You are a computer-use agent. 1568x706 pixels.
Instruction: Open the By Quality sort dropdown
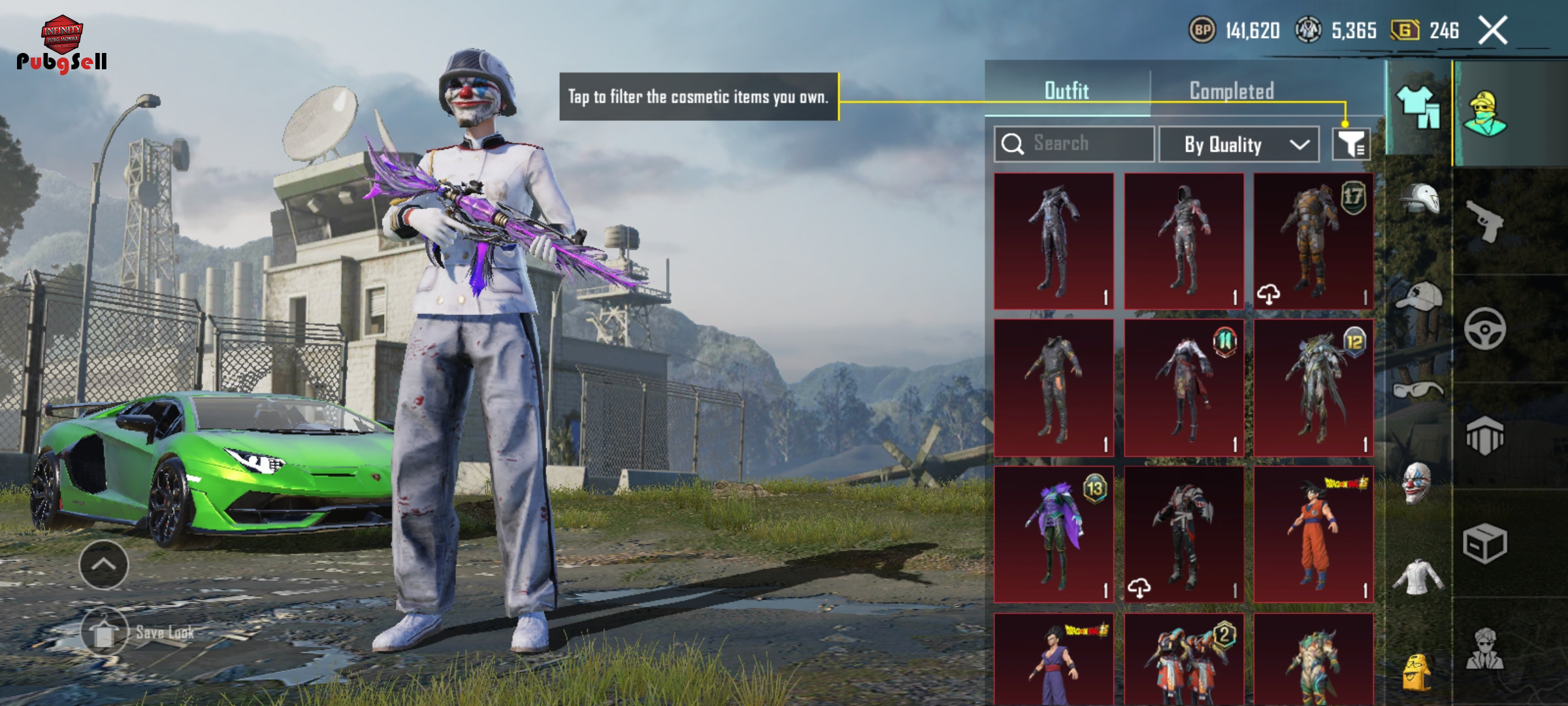pos(1239,144)
